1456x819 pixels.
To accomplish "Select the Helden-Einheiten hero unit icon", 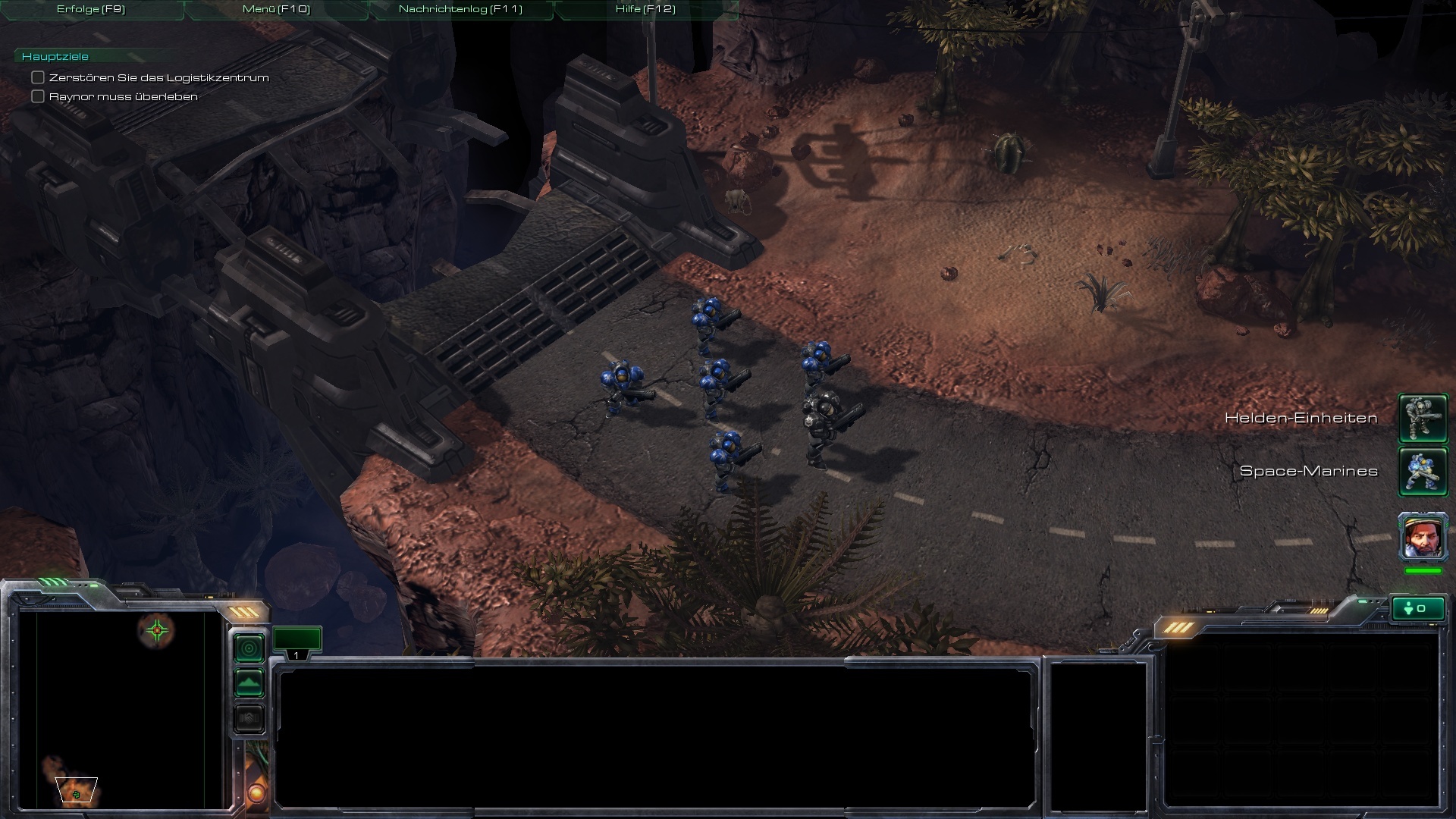I will 1423,418.
